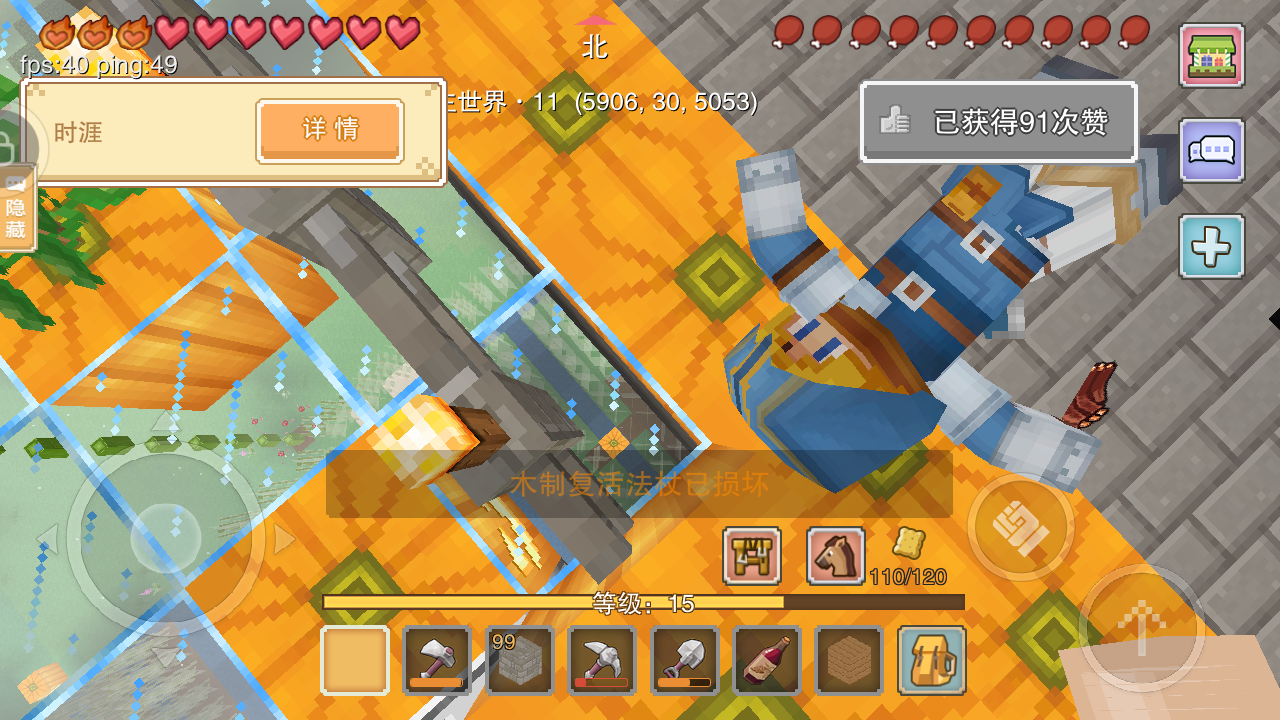Select the shovel hotbar slot
1280x720 pixels.
click(x=684, y=660)
